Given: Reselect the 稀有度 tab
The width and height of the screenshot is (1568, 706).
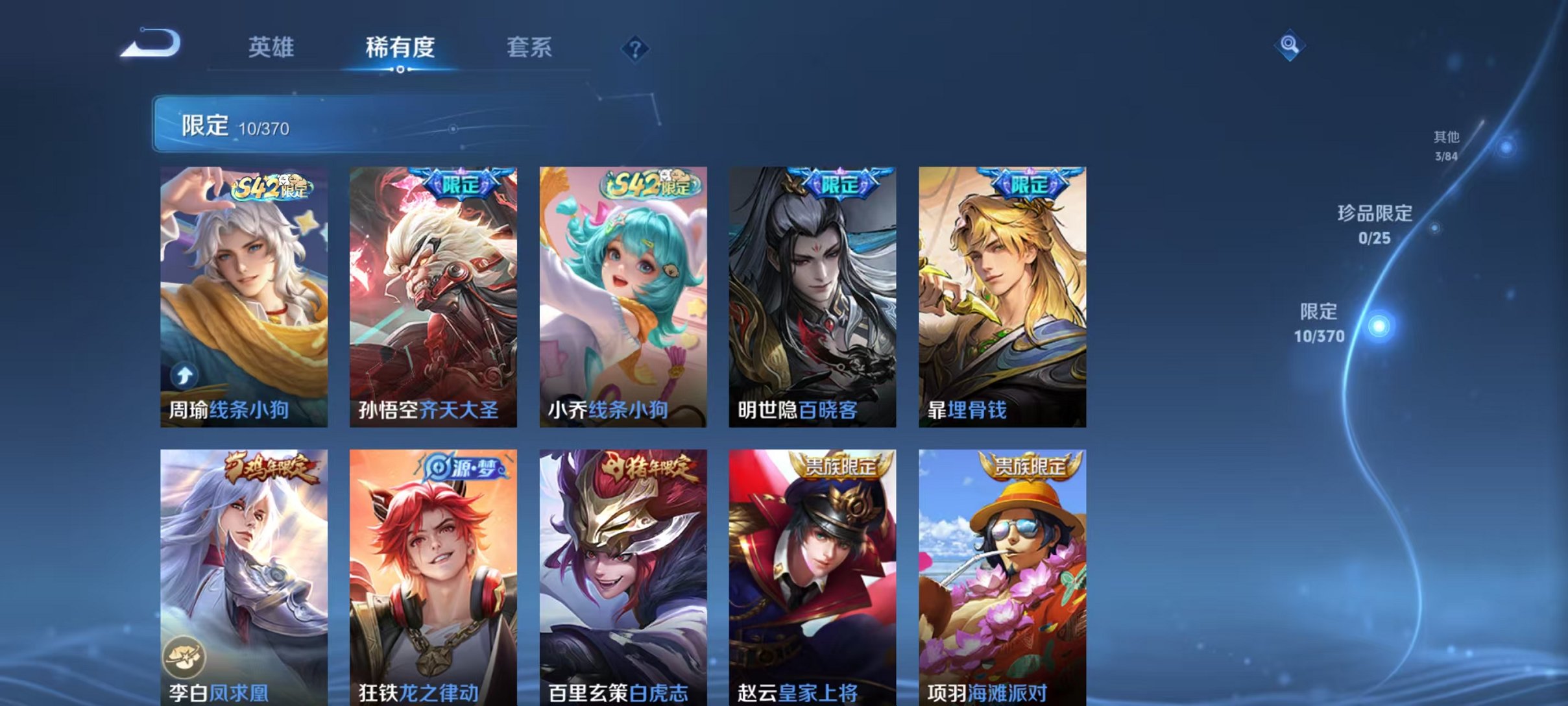Looking at the screenshot, I should click(400, 48).
